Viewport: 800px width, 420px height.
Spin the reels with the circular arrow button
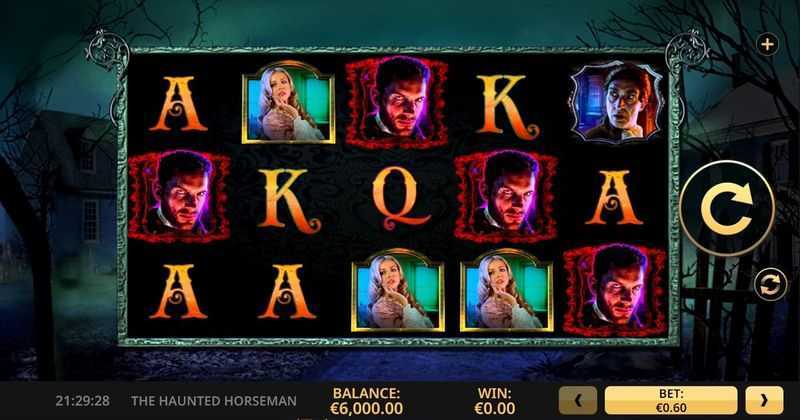point(727,209)
